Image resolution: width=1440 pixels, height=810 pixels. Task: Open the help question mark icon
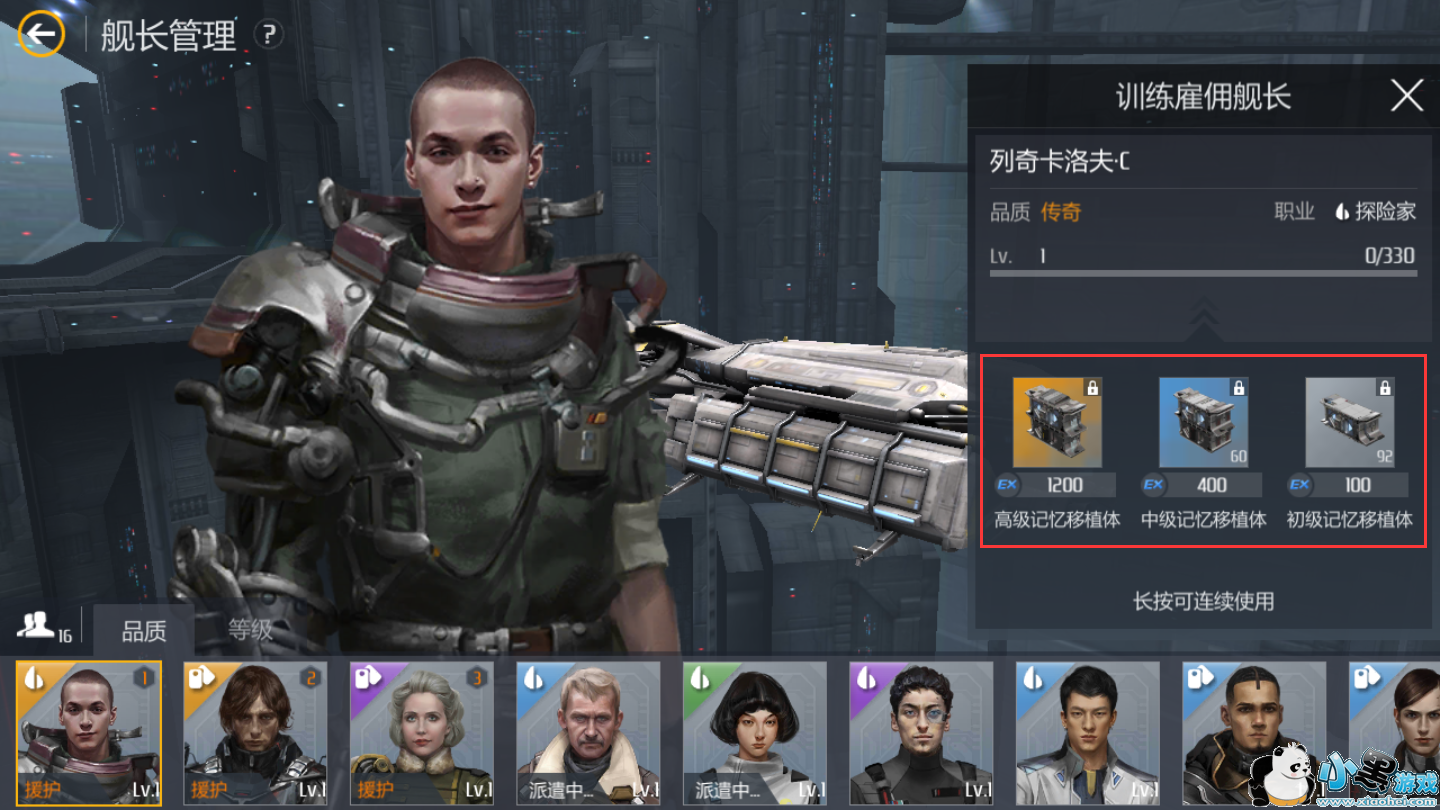coord(268,35)
